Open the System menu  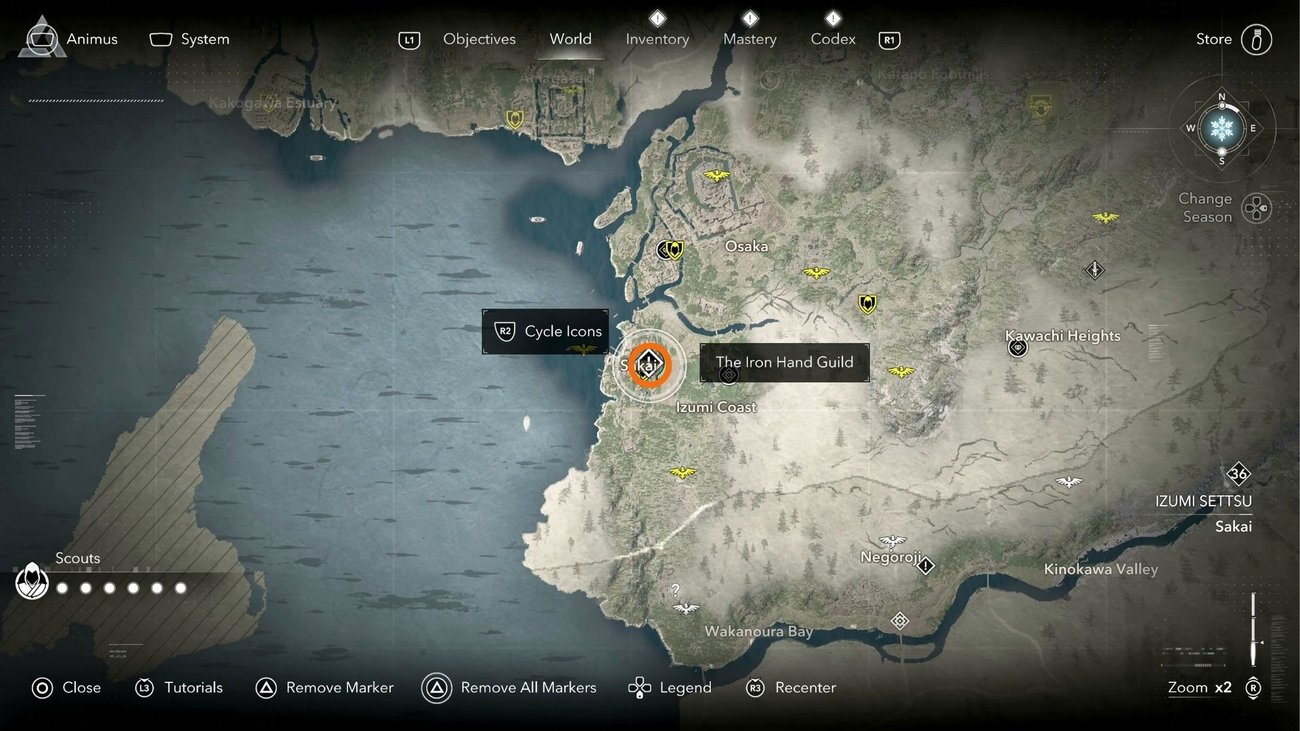click(x=190, y=39)
